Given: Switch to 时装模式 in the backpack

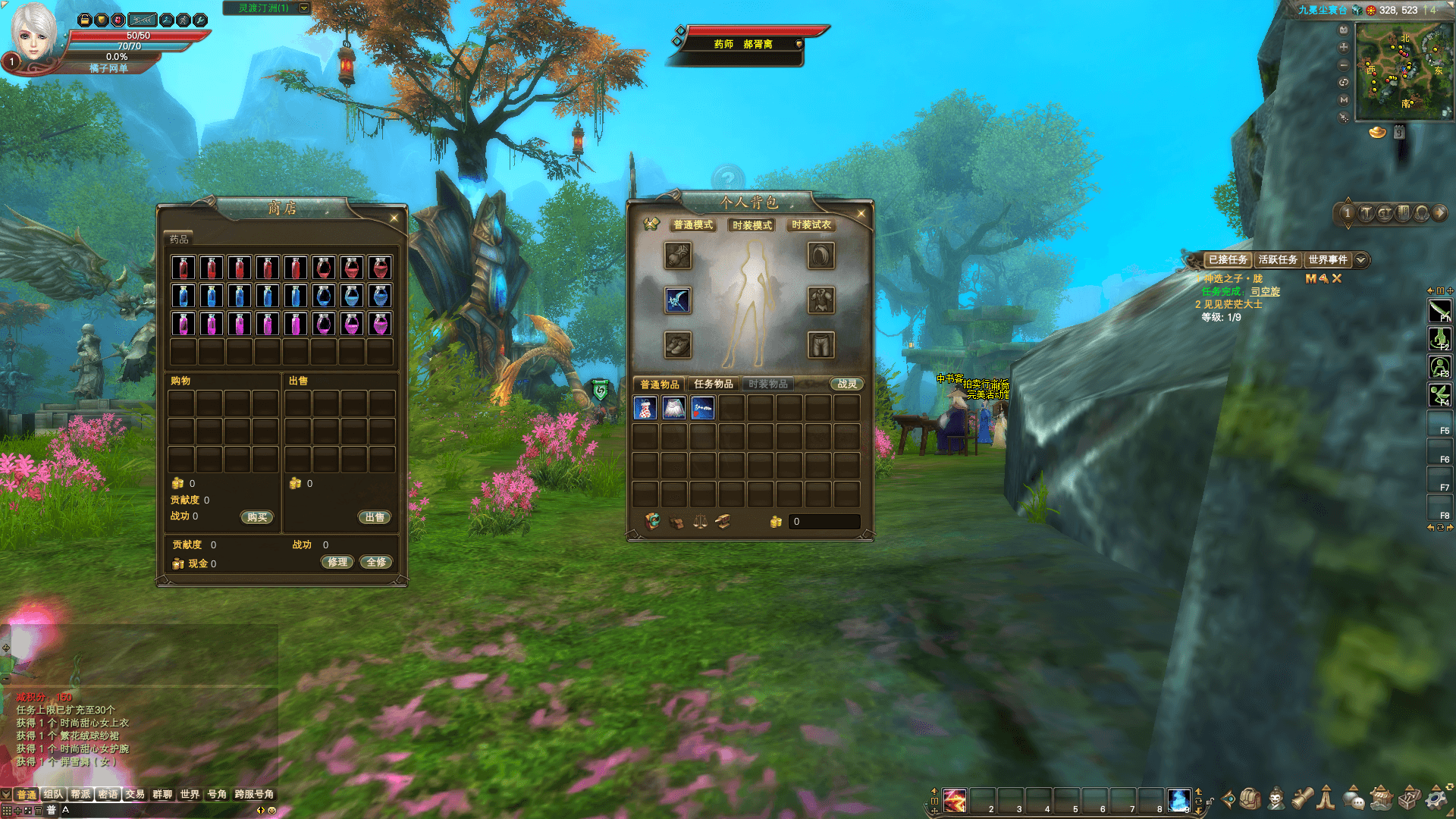Looking at the screenshot, I should (752, 225).
